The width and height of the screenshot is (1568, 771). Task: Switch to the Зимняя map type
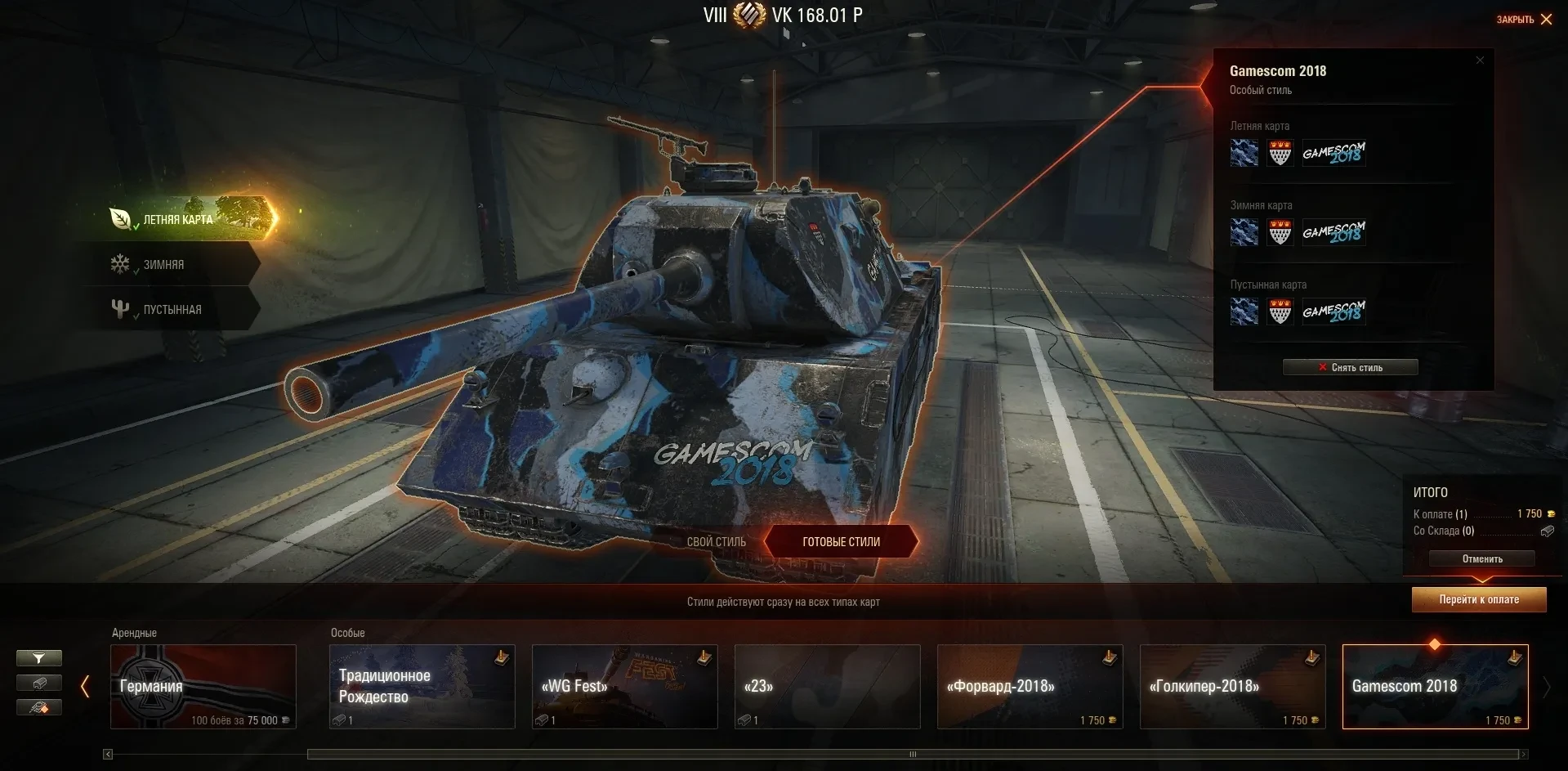[164, 265]
